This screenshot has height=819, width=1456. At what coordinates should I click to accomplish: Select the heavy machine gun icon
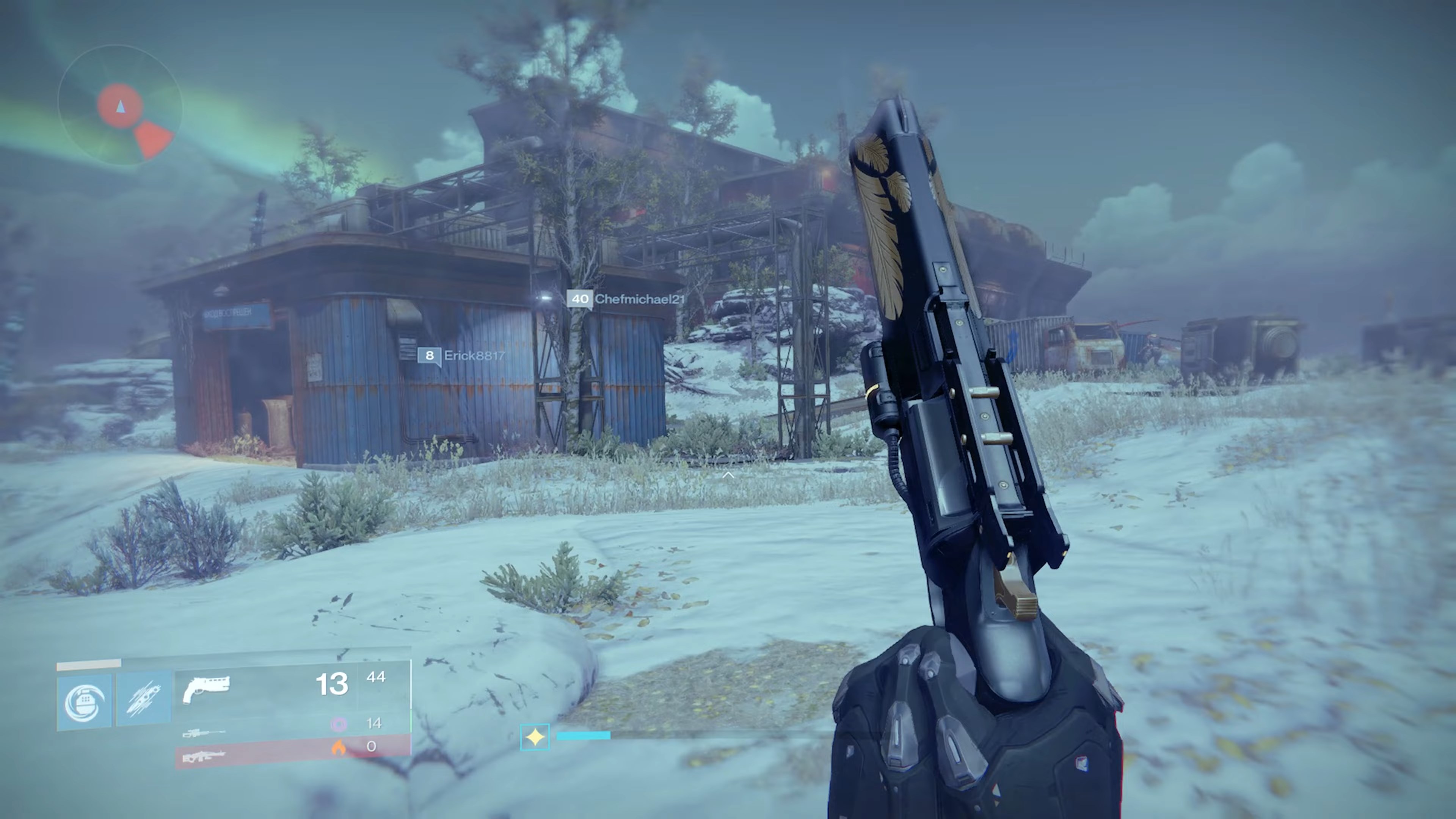pyautogui.click(x=204, y=756)
